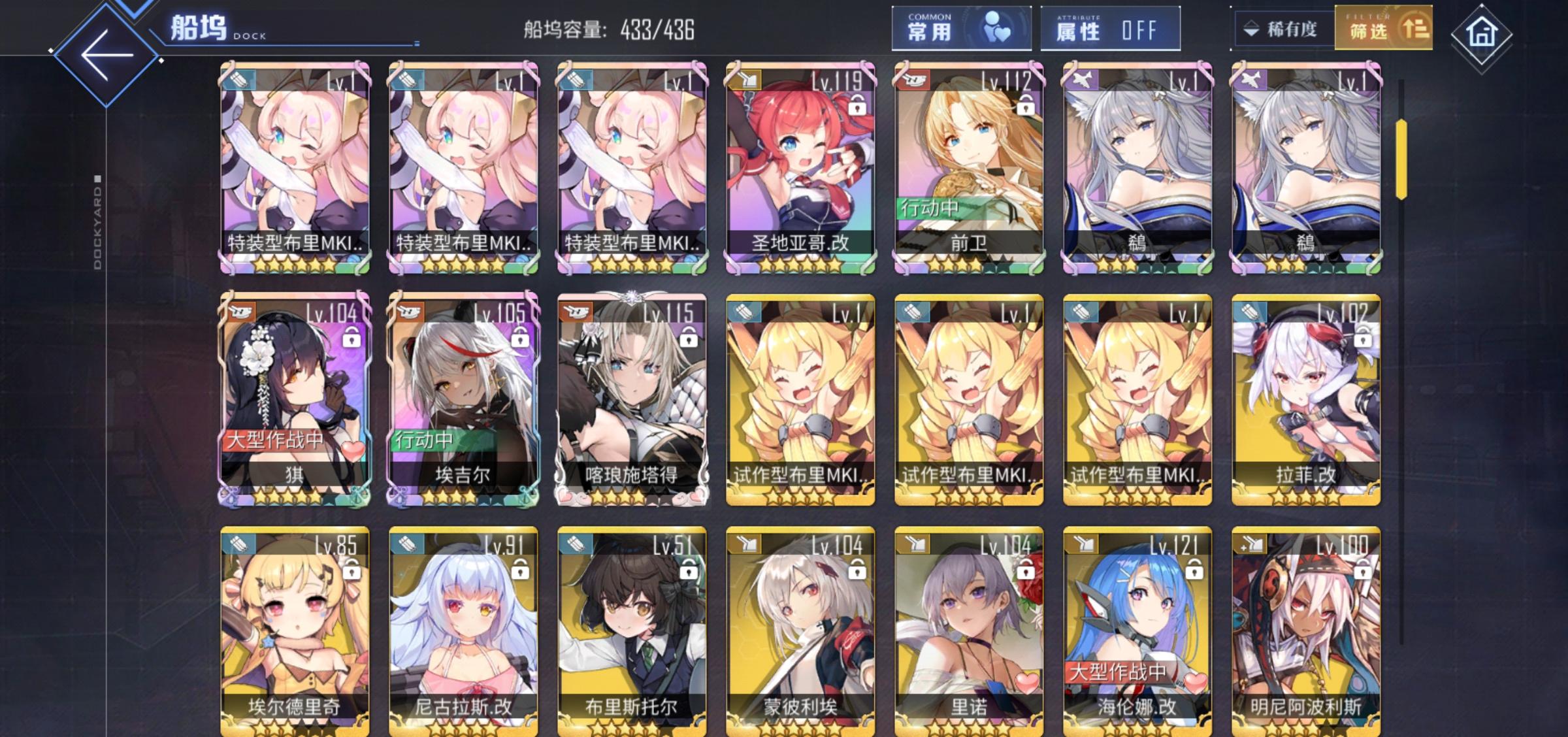Click the battleship icon on 前卫 card
The image size is (1568, 737).
coord(915,79)
